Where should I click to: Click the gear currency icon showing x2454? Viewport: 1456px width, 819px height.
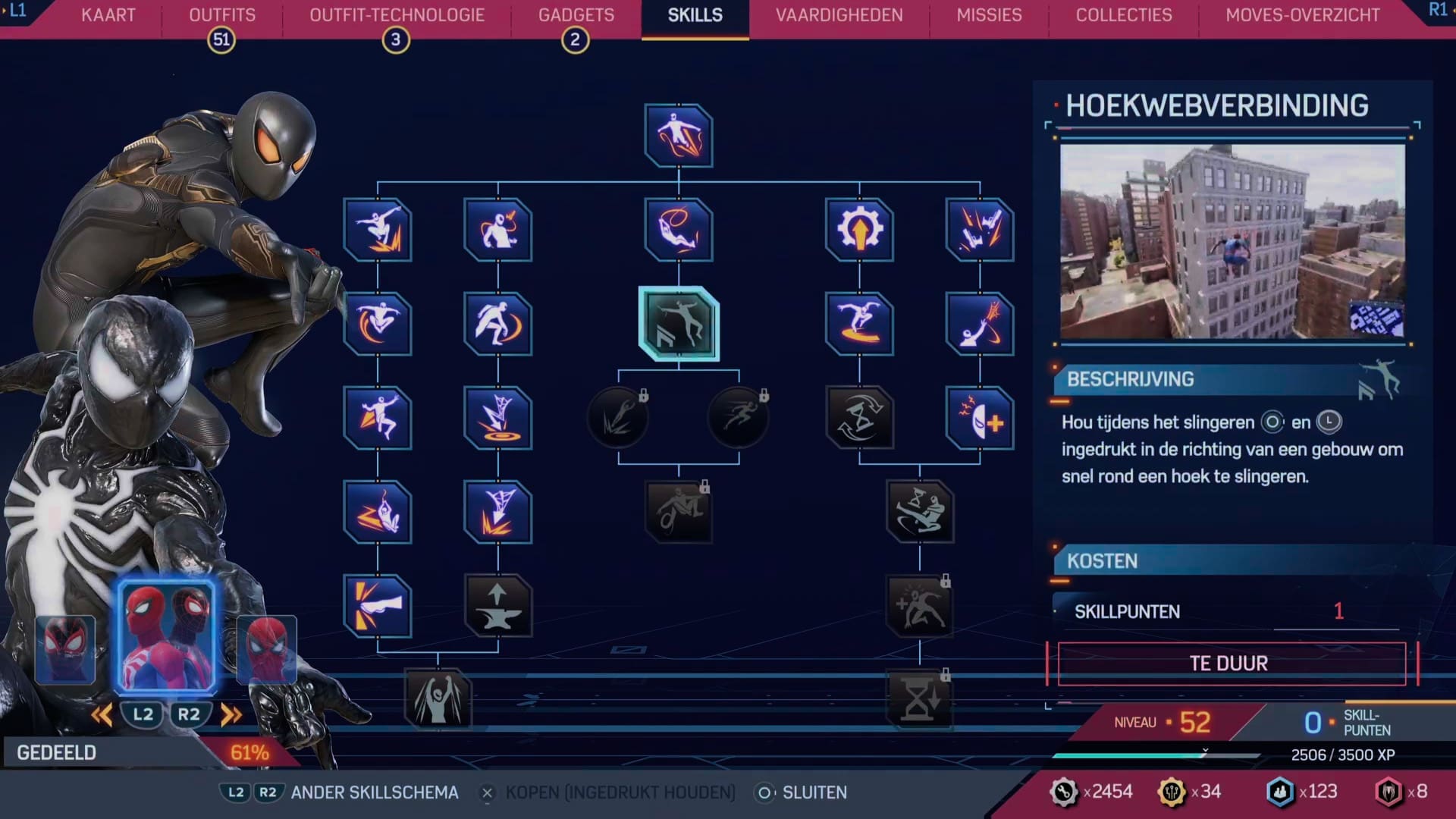(x=1065, y=791)
